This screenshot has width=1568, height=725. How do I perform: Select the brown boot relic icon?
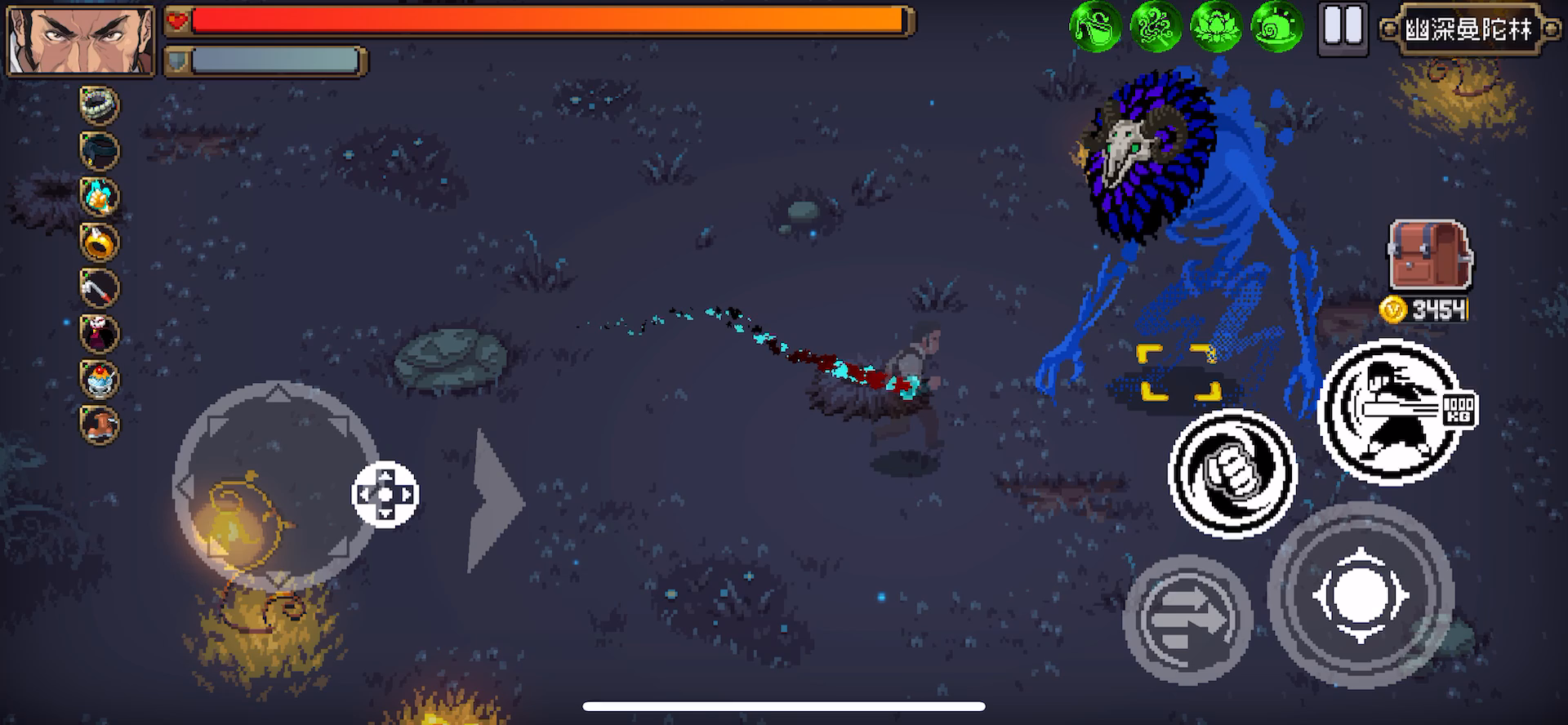point(100,425)
